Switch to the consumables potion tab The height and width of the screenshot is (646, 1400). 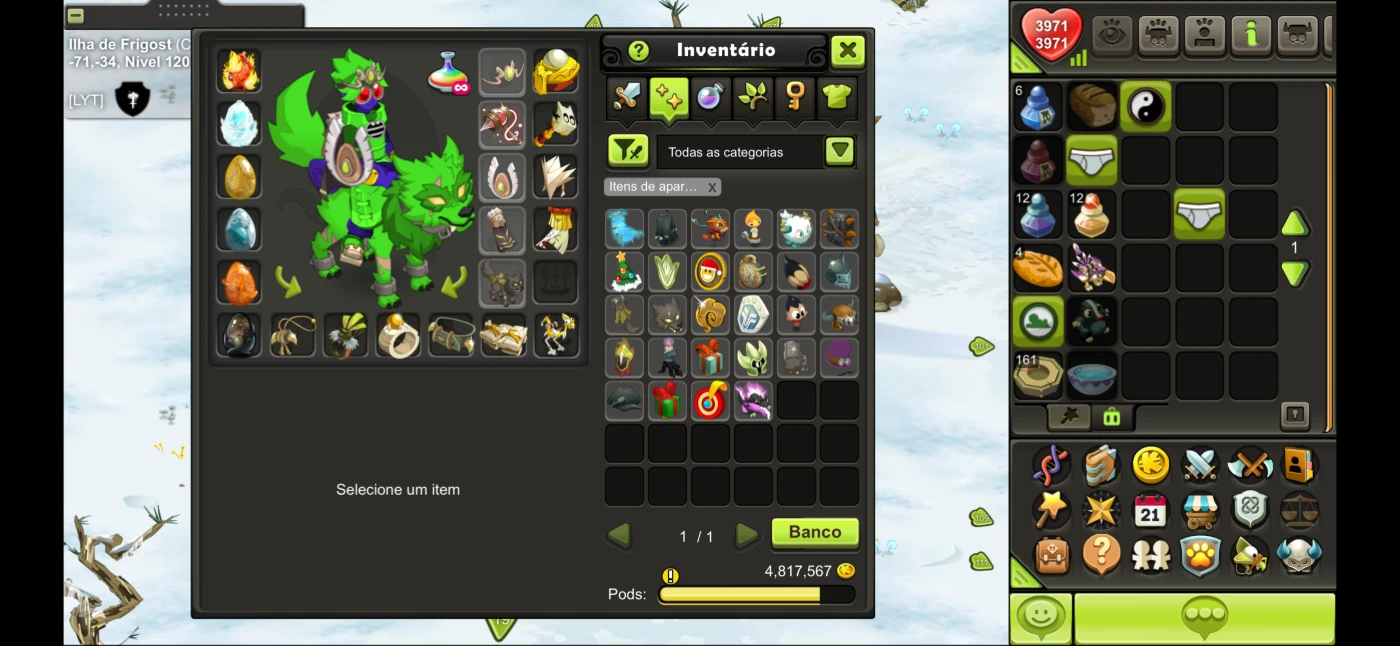[x=710, y=97]
